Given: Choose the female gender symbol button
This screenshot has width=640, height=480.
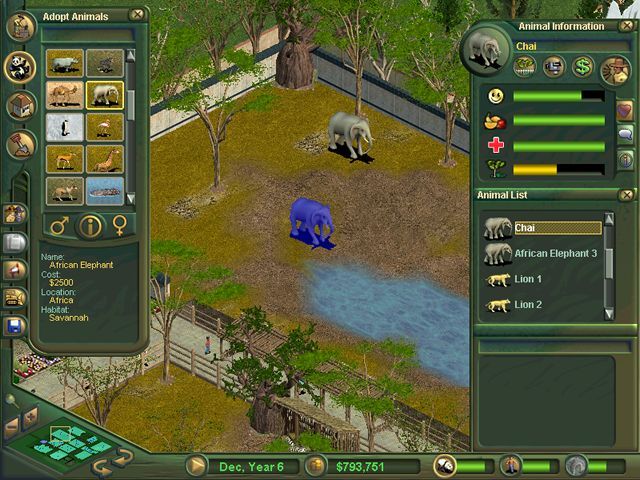Looking at the screenshot, I should [120, 225].
